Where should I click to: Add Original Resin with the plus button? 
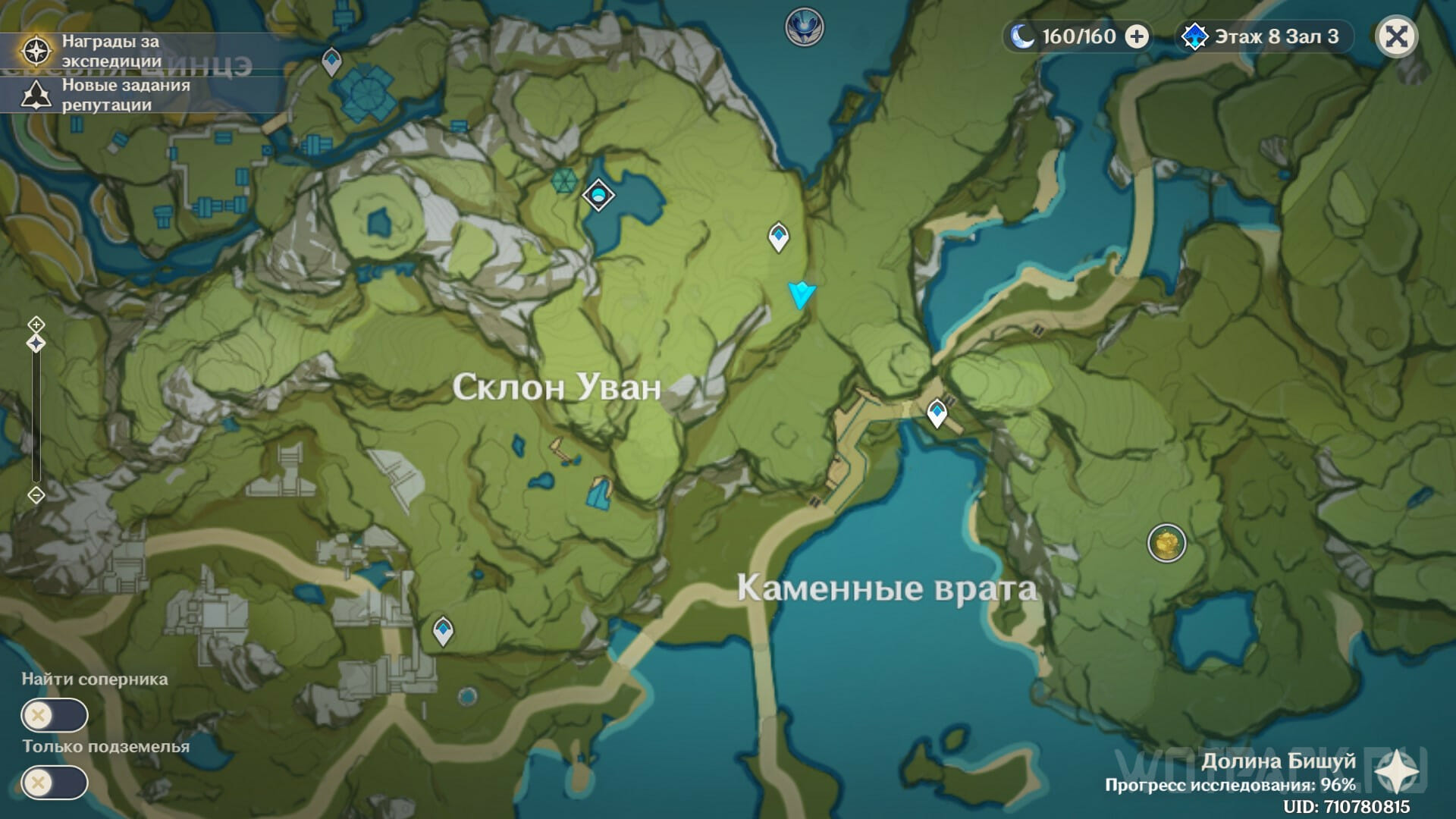click(1136, 36)
